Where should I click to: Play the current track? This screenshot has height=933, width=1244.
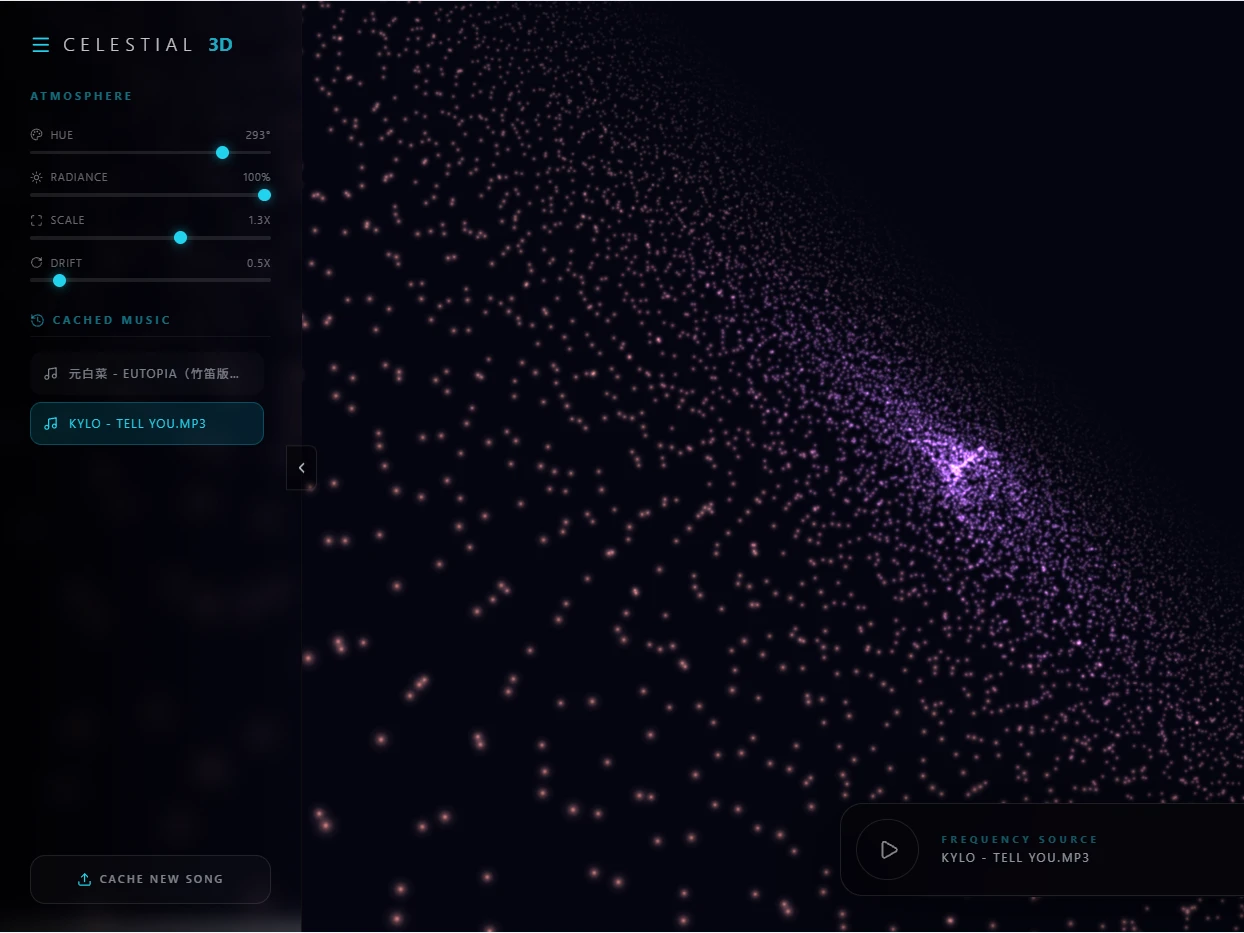point(887,850)
